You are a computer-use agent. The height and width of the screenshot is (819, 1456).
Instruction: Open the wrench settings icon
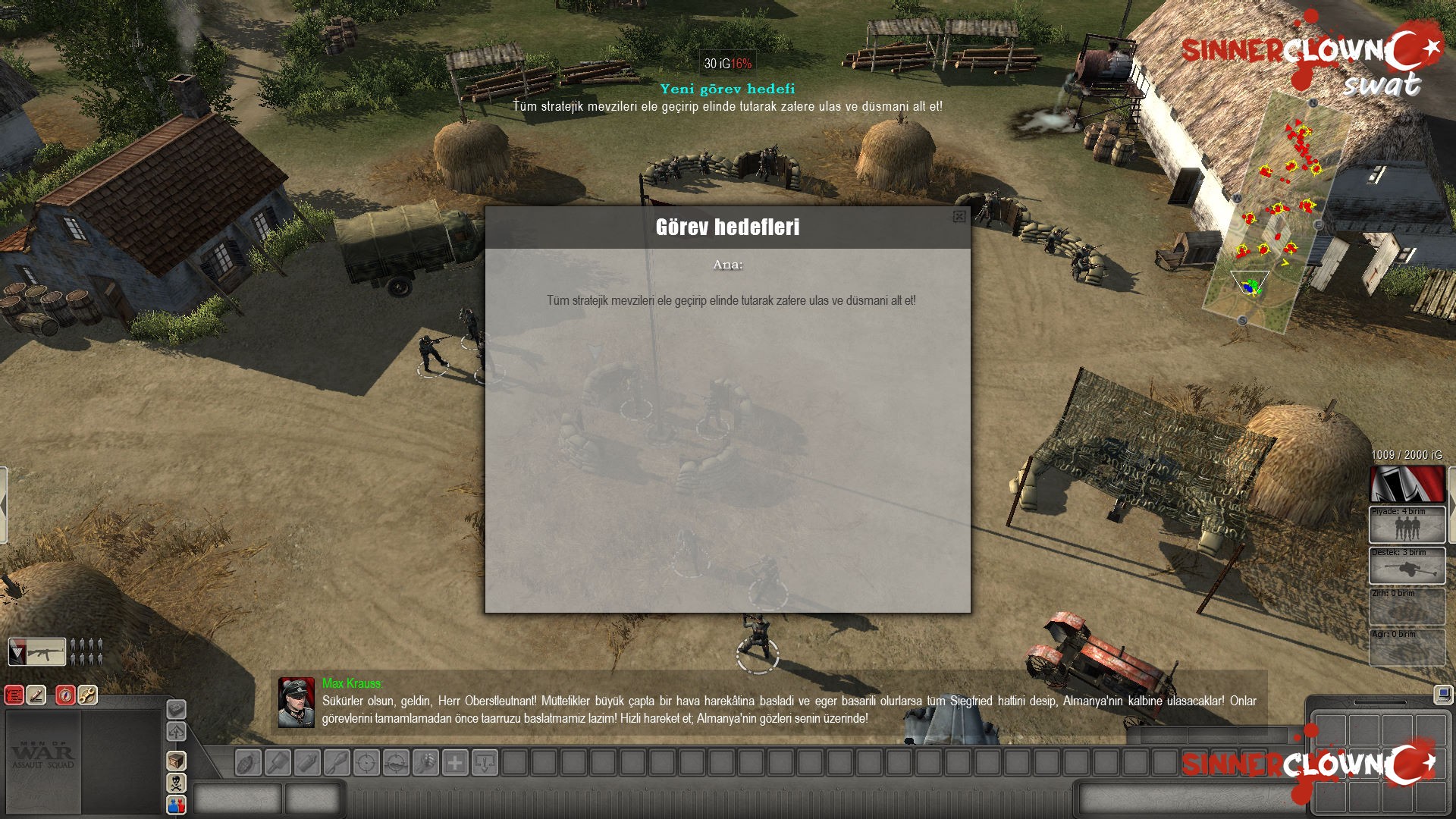pyautogui.click(x=88, y=695)
